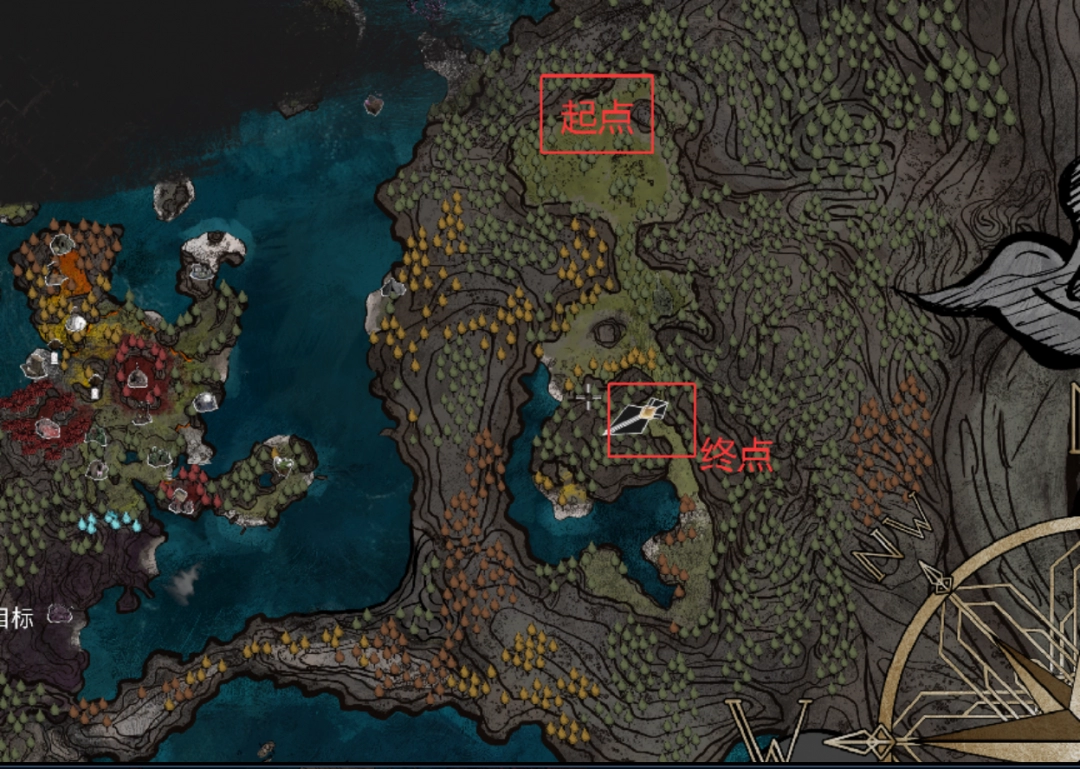Choose the location marker inside the dark red clearing
Screen dimensions: 1080x769
click(137, 378)
